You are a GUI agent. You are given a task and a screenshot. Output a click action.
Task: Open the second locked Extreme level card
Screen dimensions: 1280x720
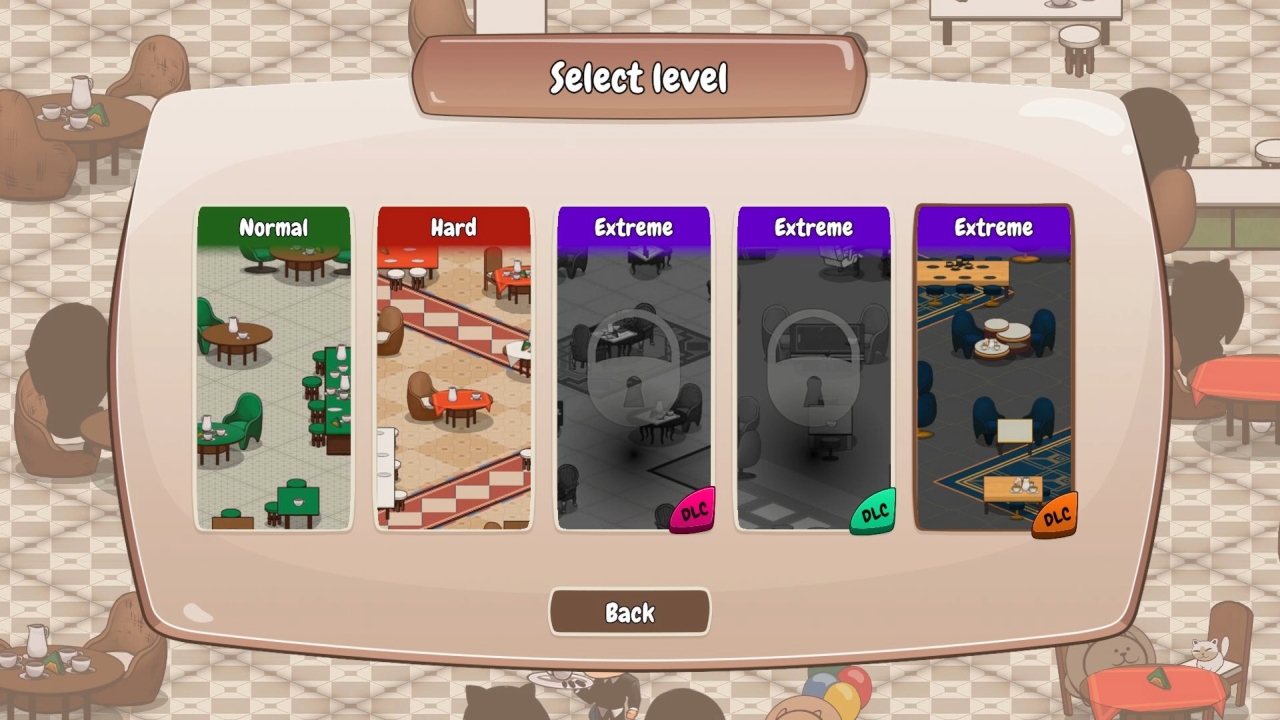pos(813,368)
